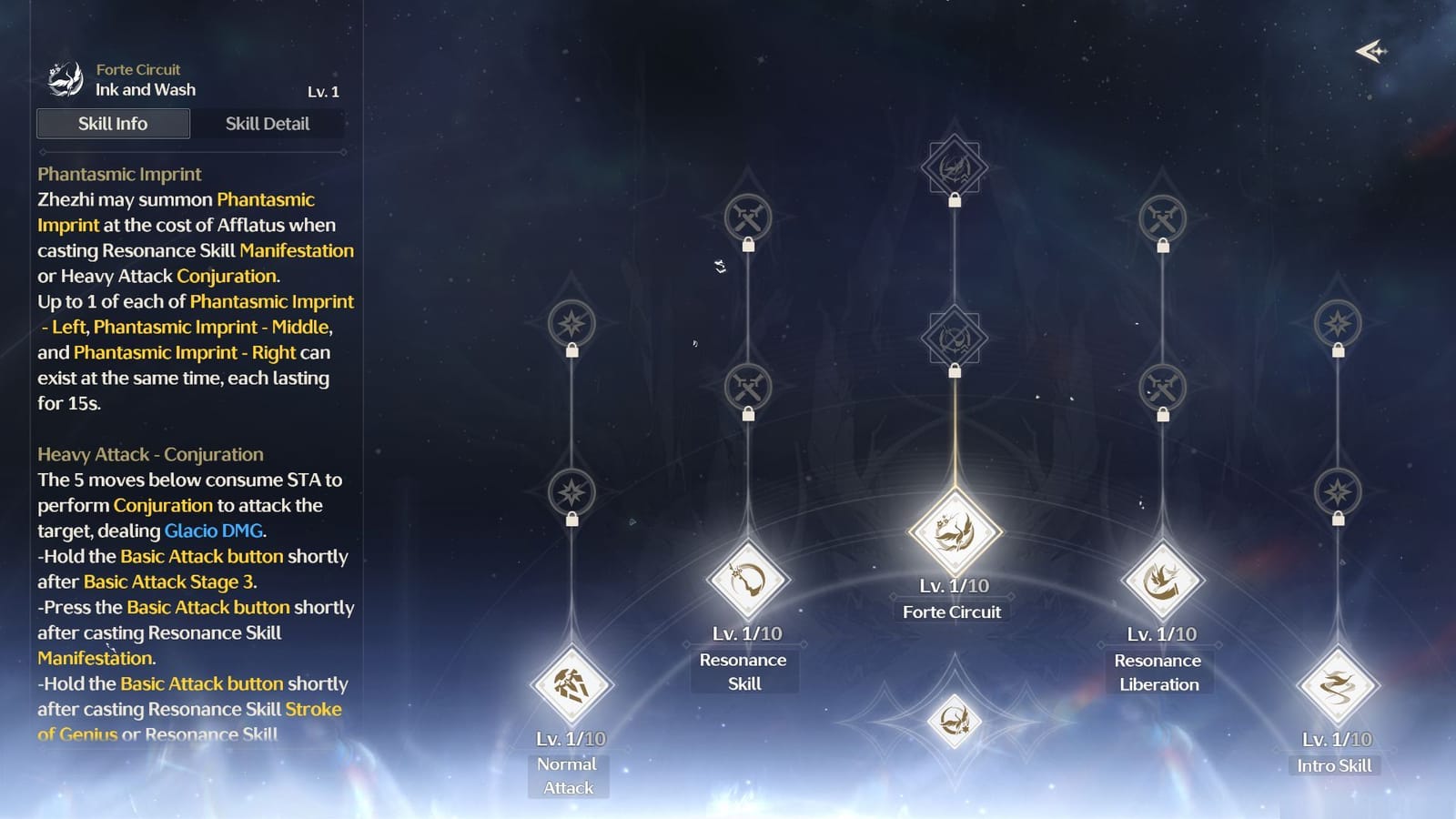Image resolution: width=1456 pixels, height=819 pixels.
Task: Click the Lv. 1/10 progress label under Forte Circuit
Action: (x=954, y=587)
